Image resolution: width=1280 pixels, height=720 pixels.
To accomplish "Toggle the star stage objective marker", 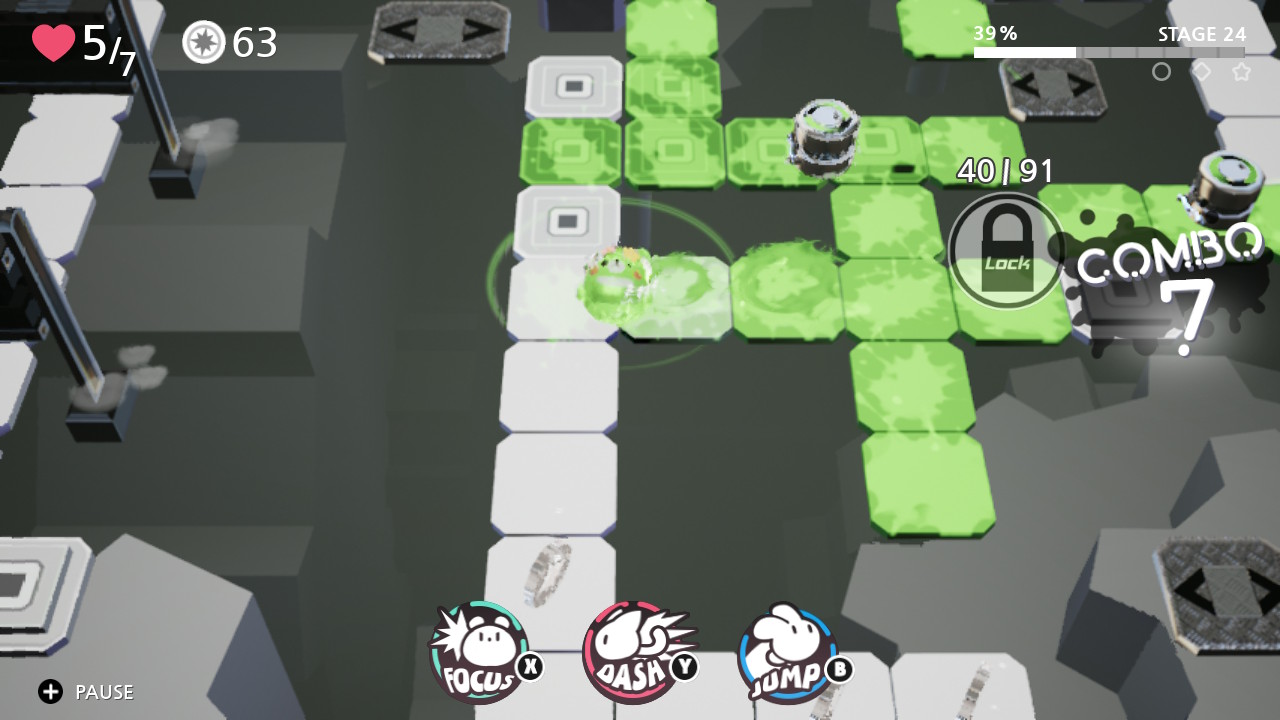I will (1241, 71).
